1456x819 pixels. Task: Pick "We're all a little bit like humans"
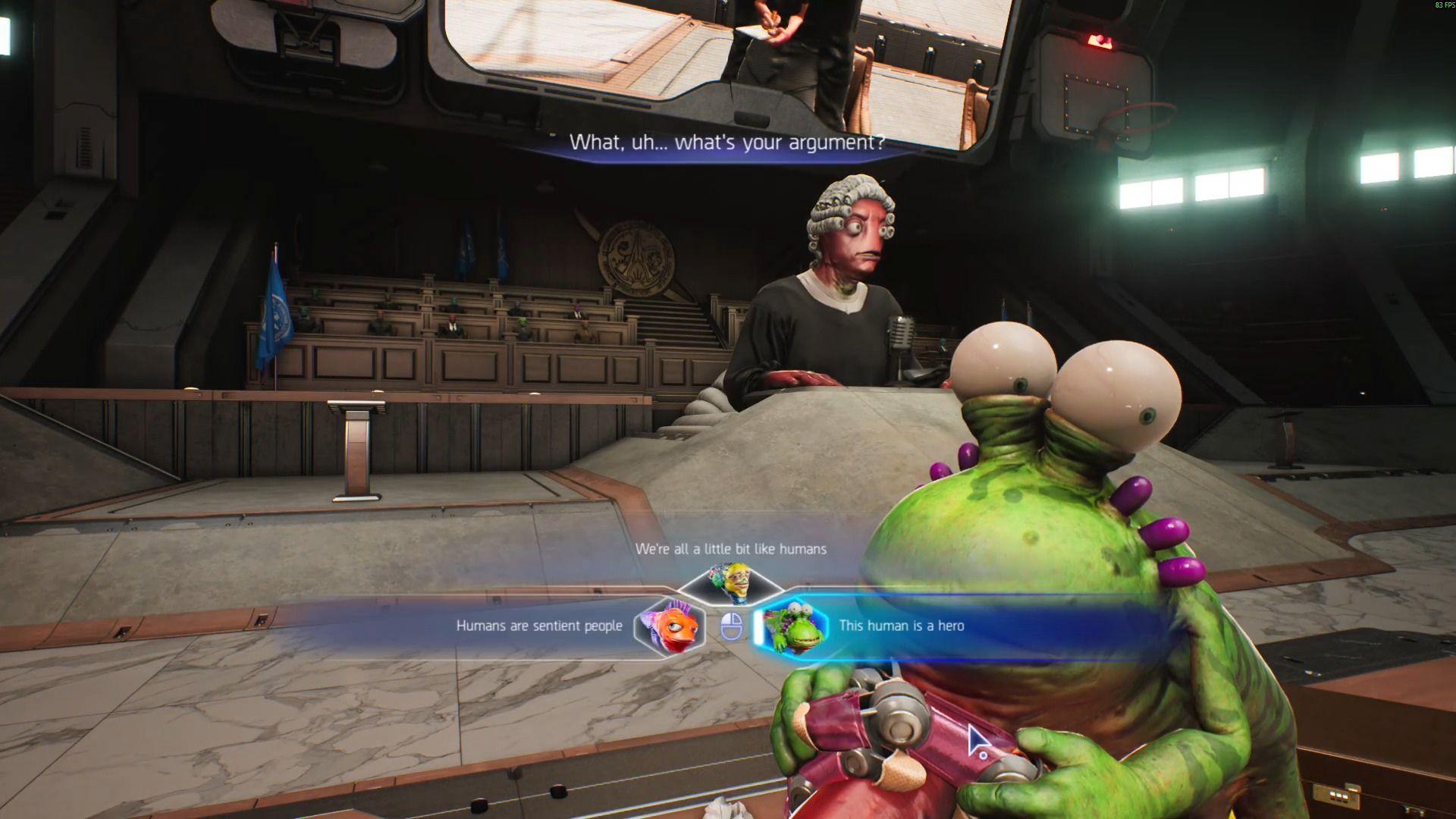[730, 549]
